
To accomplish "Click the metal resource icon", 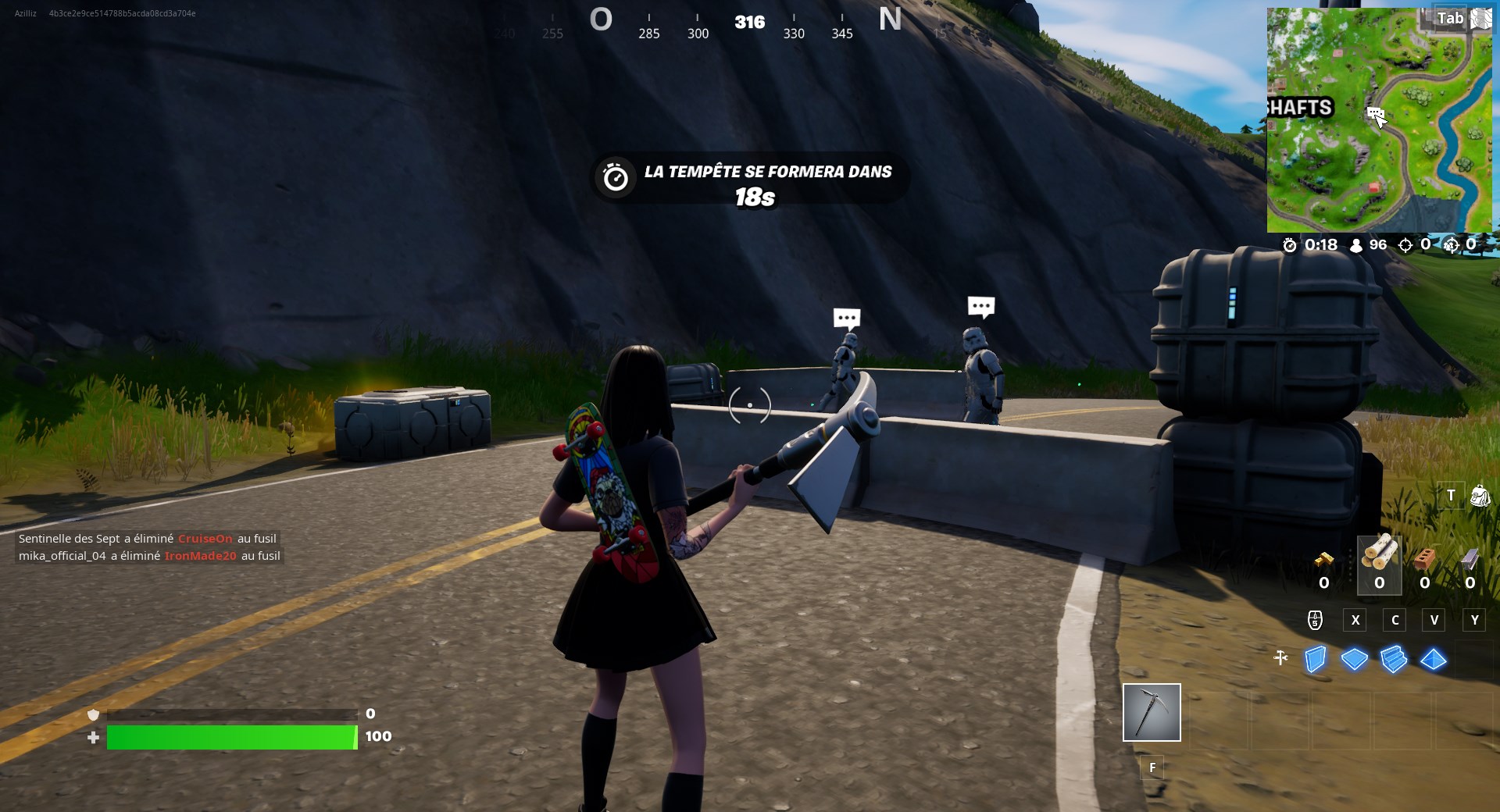I will pyautogui.click(x=1472, y=559).
